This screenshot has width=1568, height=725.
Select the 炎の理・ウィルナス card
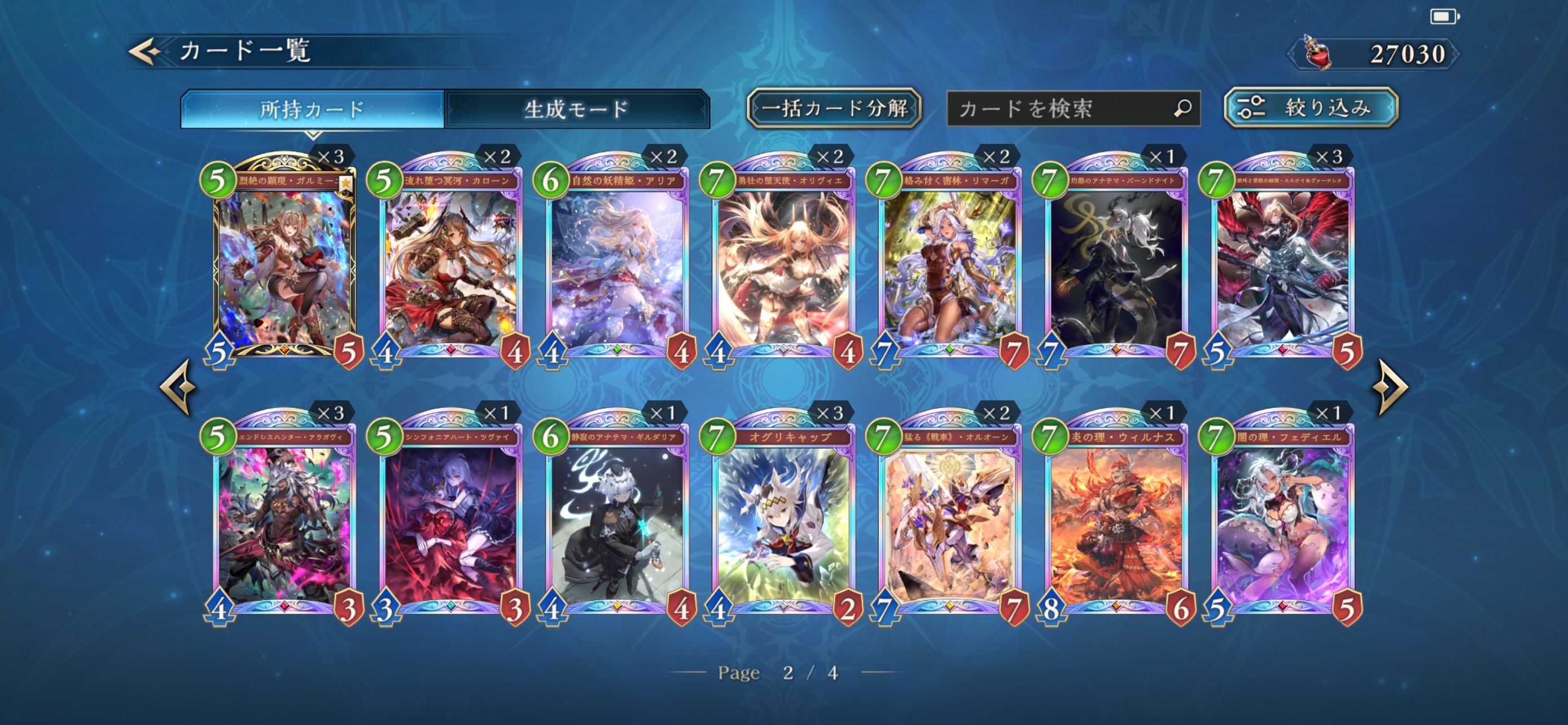pyautogui.click(x=1116, y=517)
